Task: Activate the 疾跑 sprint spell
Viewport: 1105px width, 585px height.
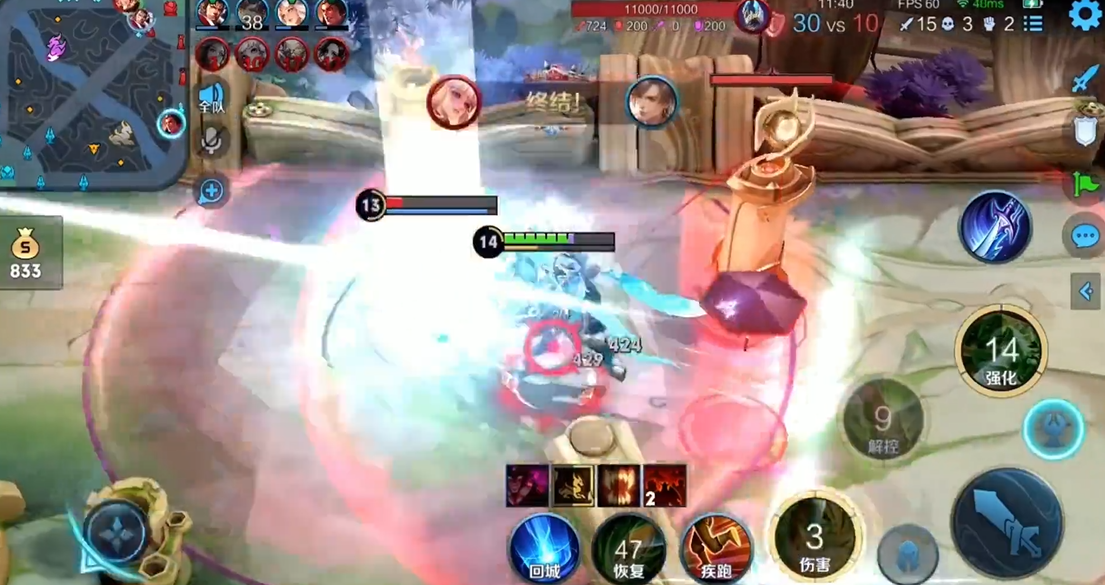Action: pos(715,548)
